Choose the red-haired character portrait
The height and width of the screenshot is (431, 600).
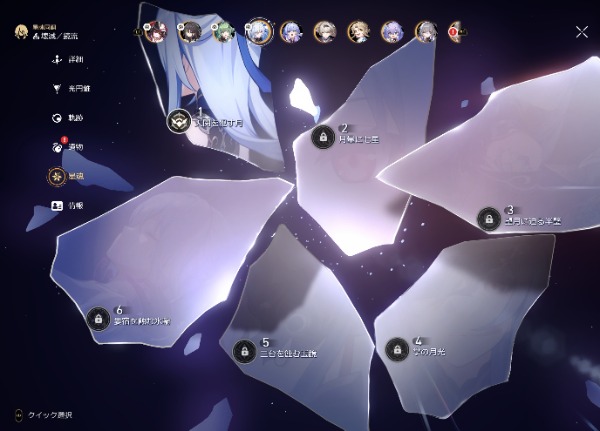tap(155, 32)
